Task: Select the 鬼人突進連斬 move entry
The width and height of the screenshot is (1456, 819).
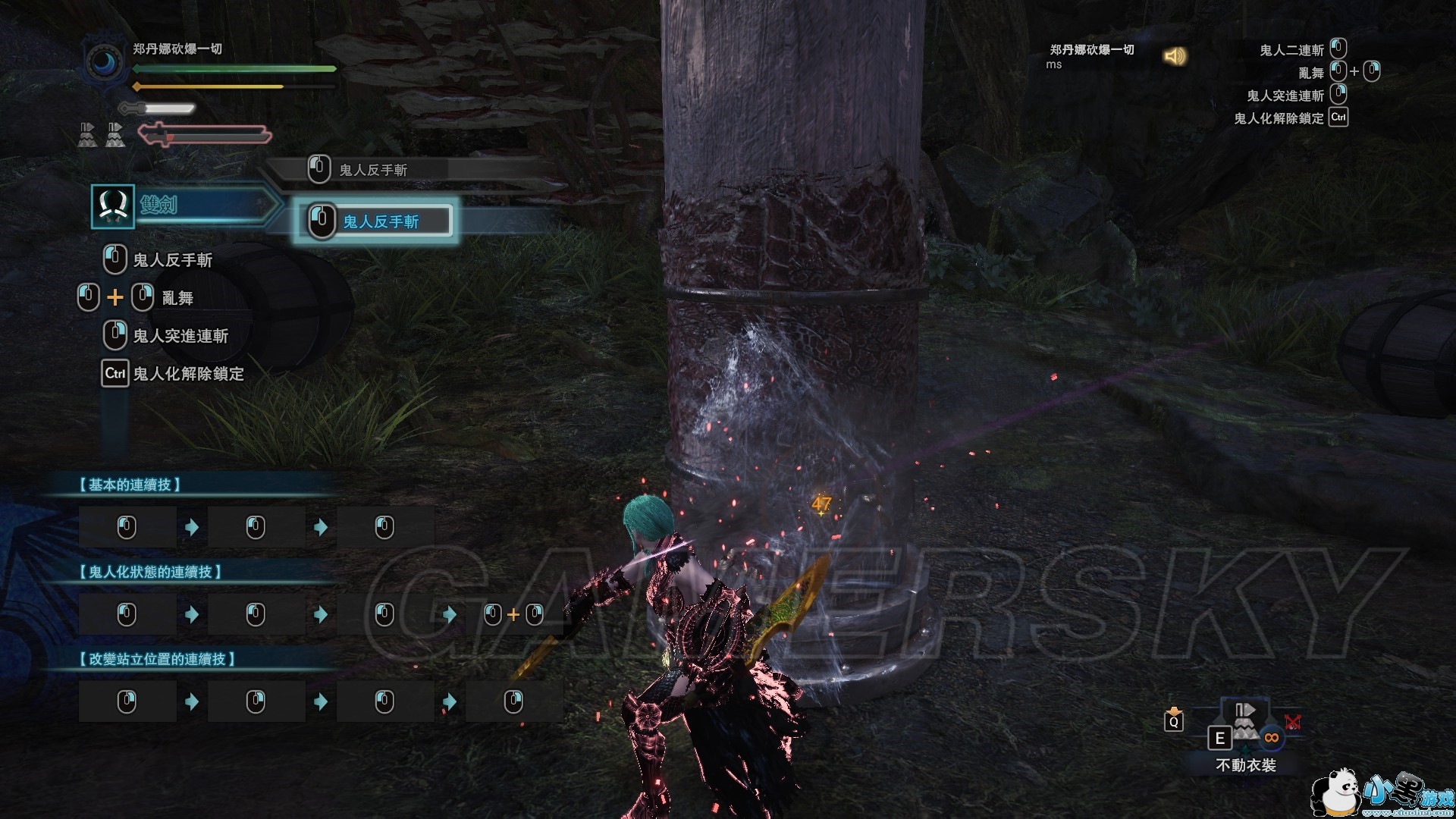Action: click(x=180, y=336)
